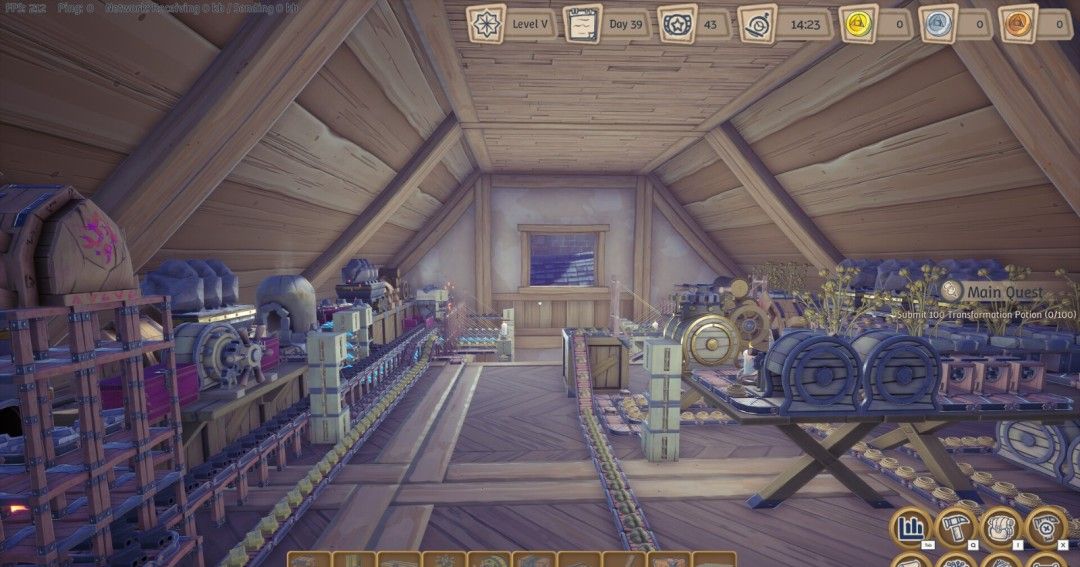
Task: Select the silver coin currency icon
Action: [x=937, y=23]
